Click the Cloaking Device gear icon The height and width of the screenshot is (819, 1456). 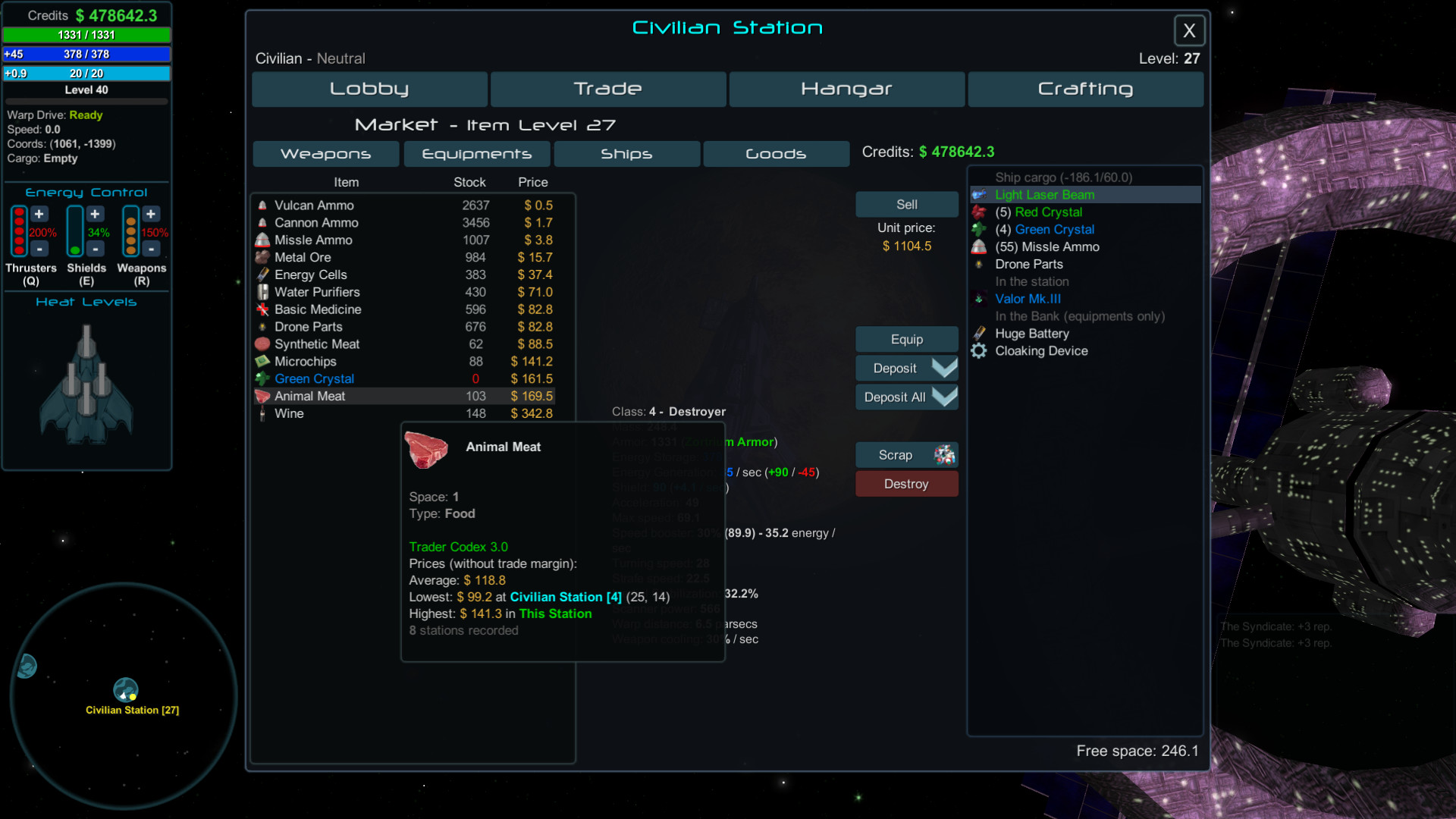979,350
